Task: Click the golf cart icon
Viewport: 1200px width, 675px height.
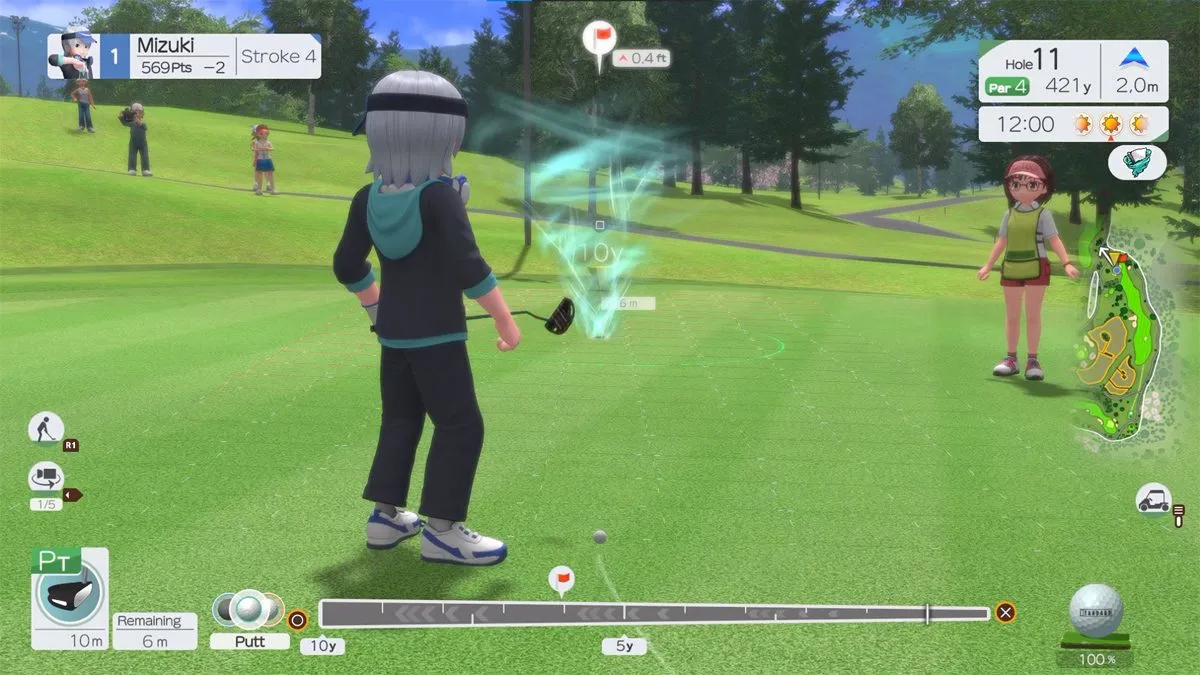Action: [x=1154, y=498]
